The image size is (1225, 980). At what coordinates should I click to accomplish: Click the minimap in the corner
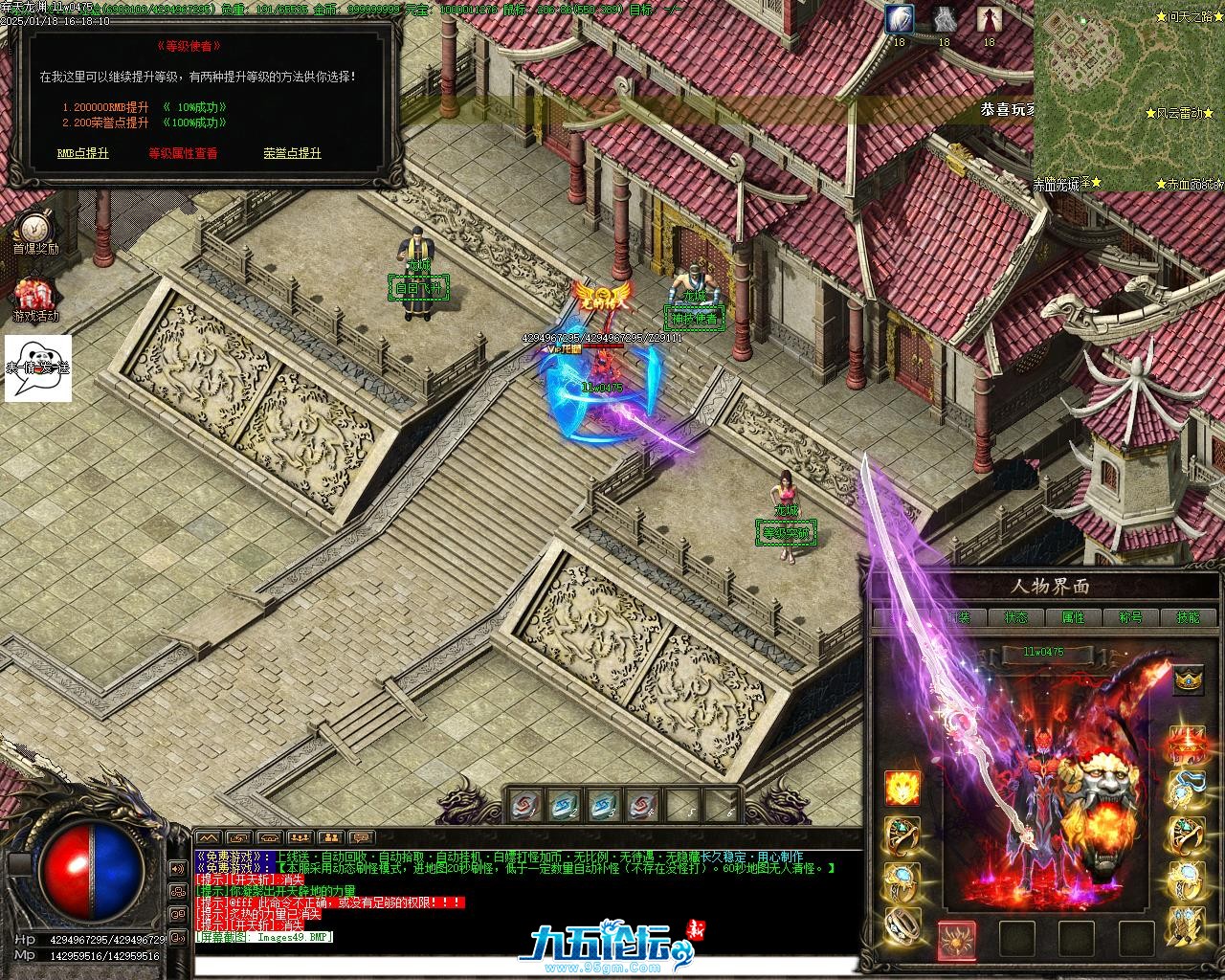1128,96
